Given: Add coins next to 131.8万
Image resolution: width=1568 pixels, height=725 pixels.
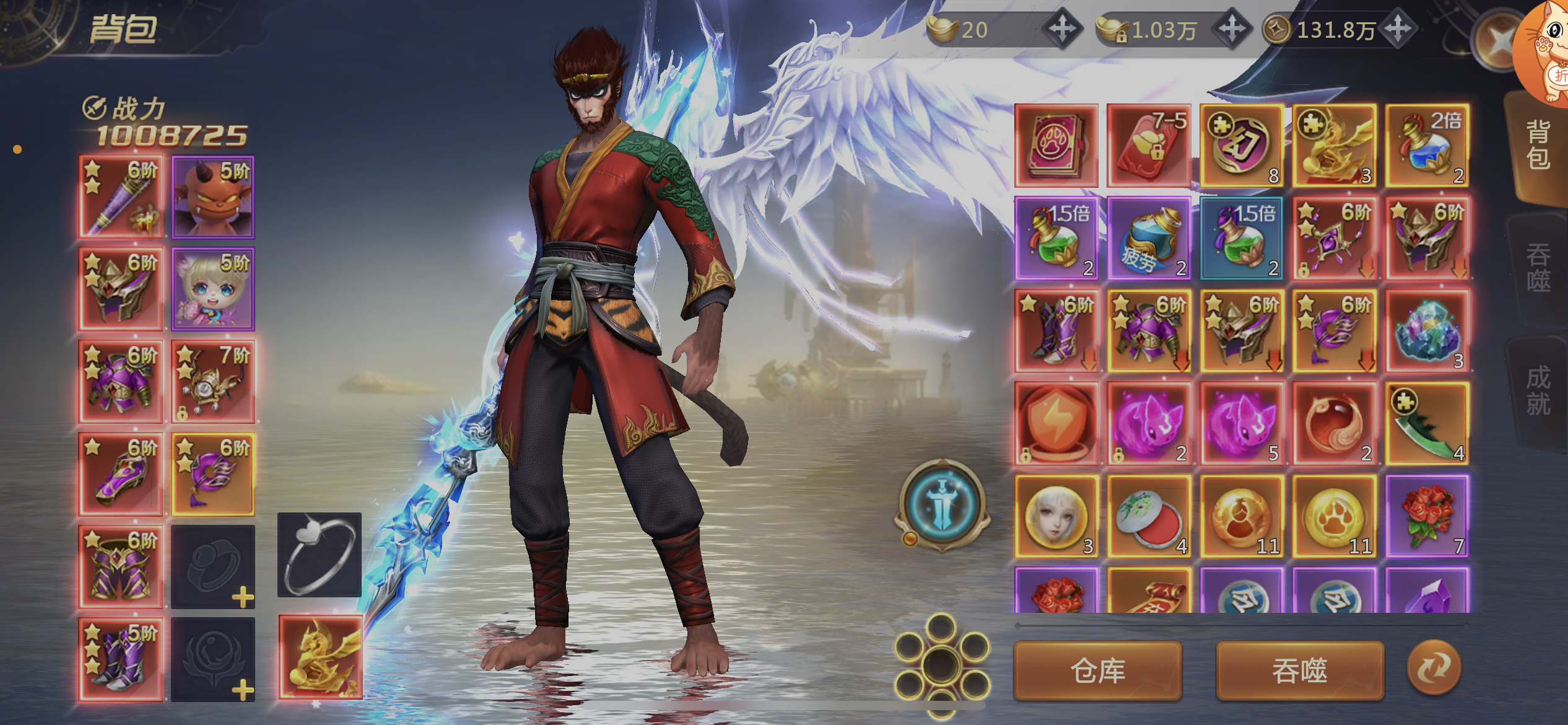Looking at the screenshot, I should click(1398, 29).
